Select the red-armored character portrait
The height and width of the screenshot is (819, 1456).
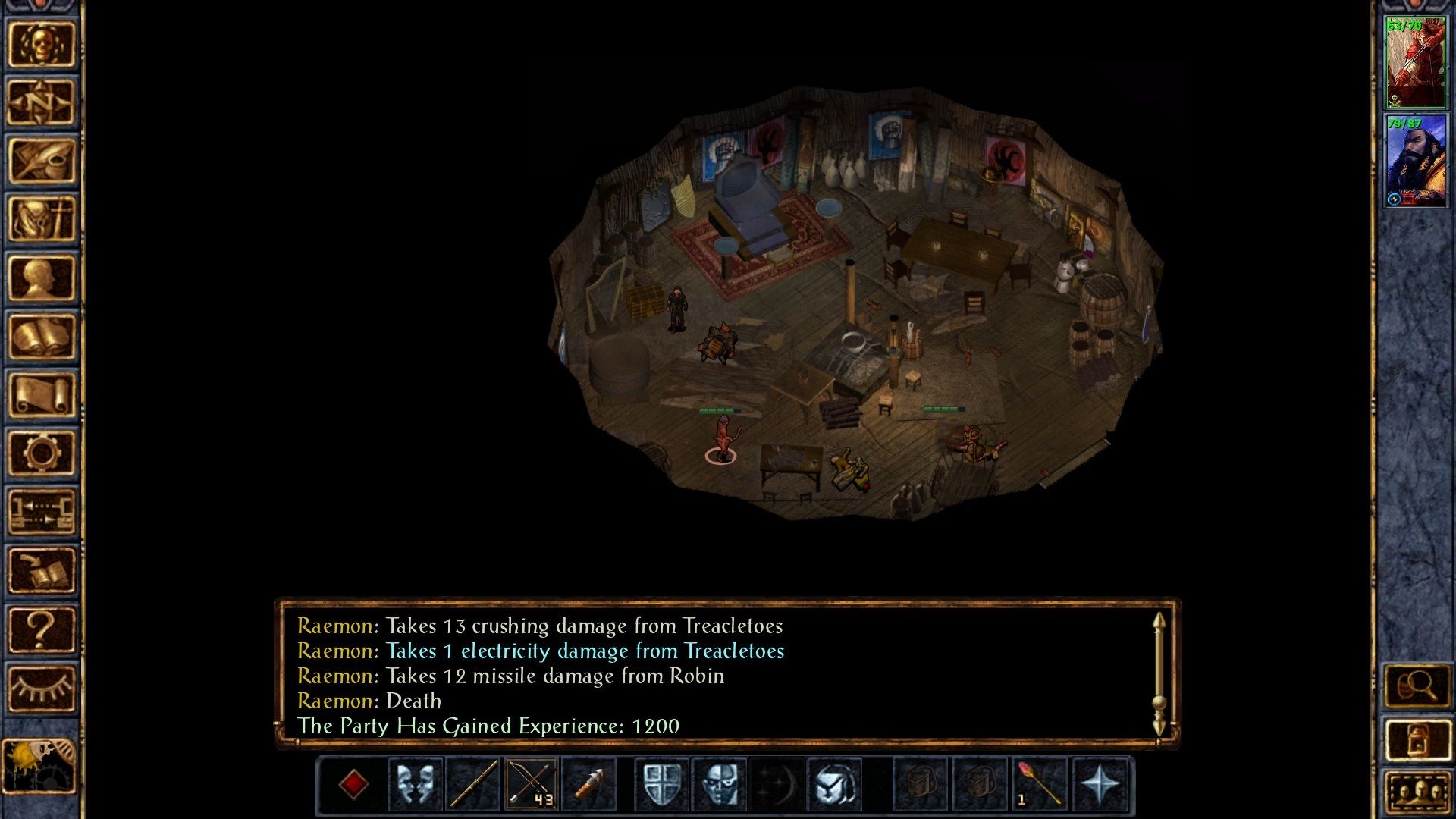[1415, 63]
